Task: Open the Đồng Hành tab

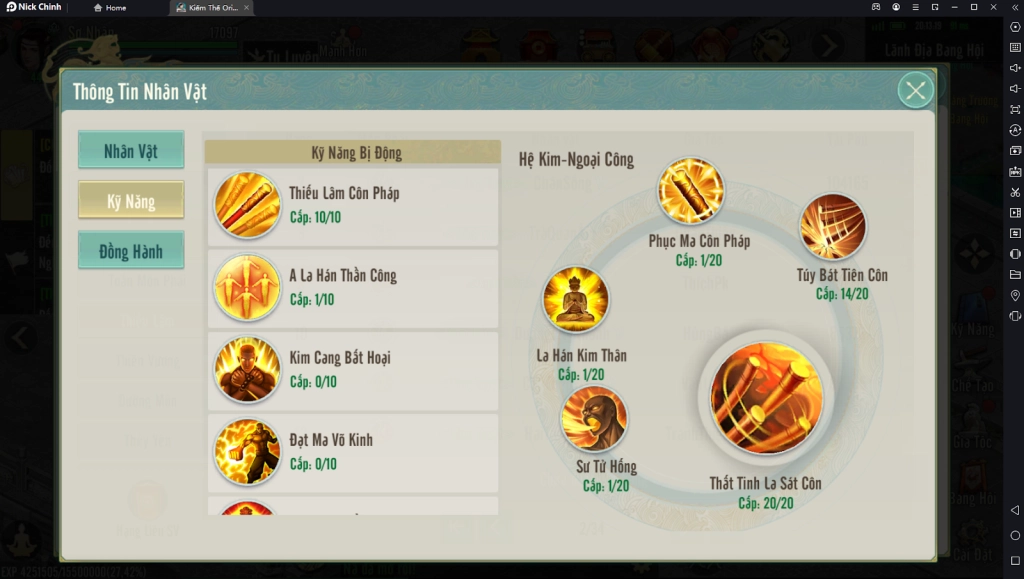Action: point(131,251)
